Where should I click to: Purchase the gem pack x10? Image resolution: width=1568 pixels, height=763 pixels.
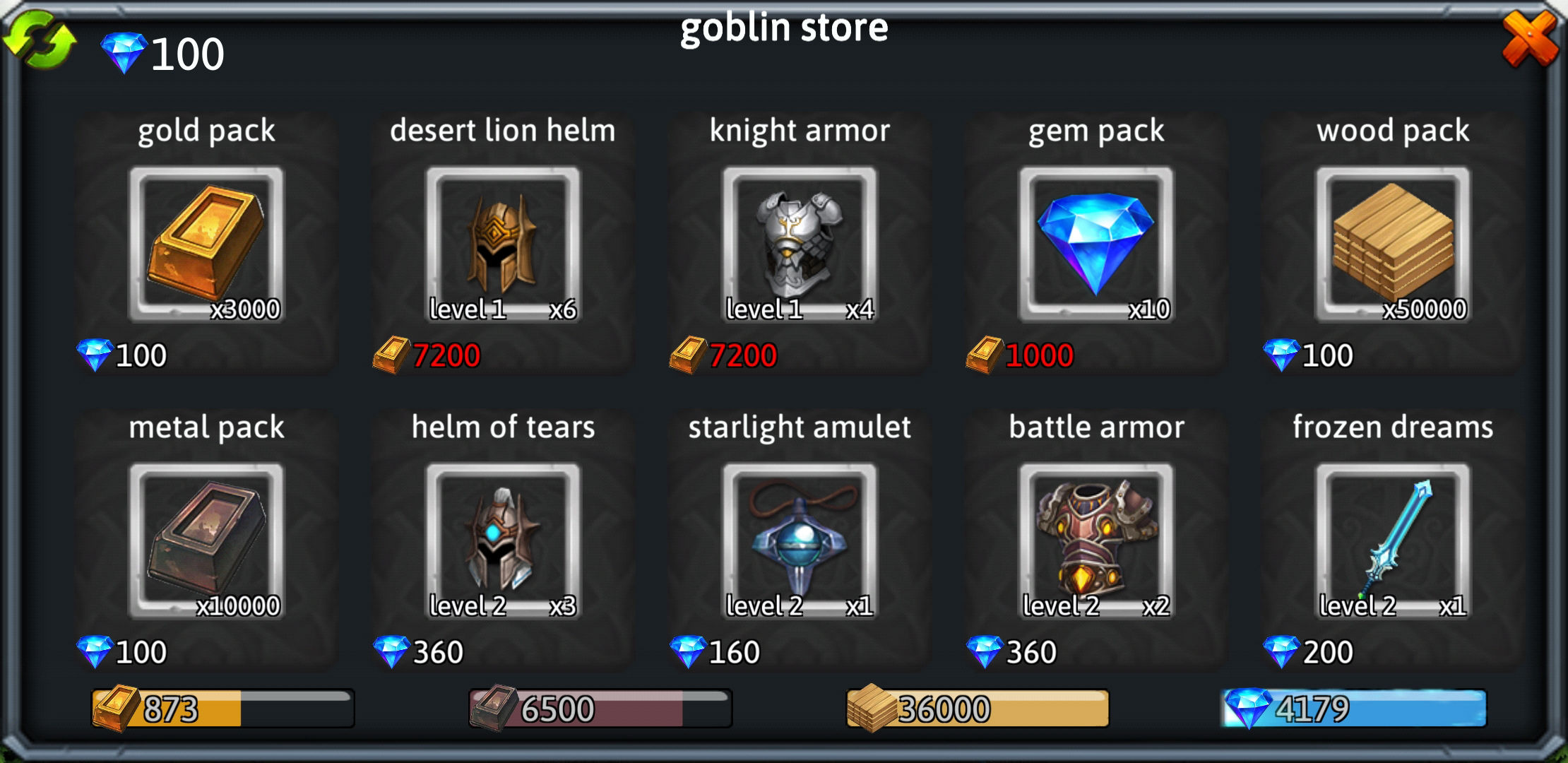pos(1096,245)
